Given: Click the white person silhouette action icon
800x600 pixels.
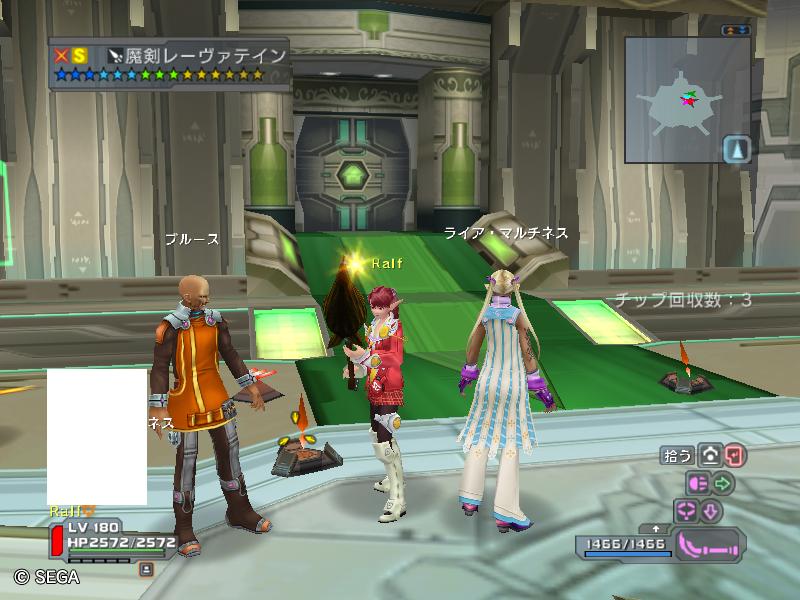Looking at the screenshot, I should click(x=710, y=456).
